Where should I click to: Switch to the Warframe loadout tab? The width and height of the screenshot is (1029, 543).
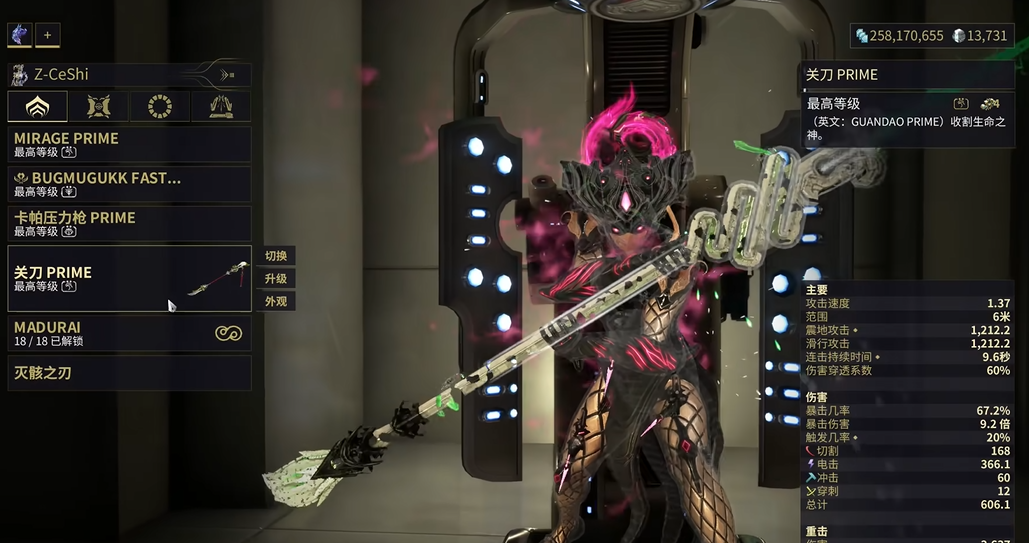pyautogui.click(x=38, y=107)
